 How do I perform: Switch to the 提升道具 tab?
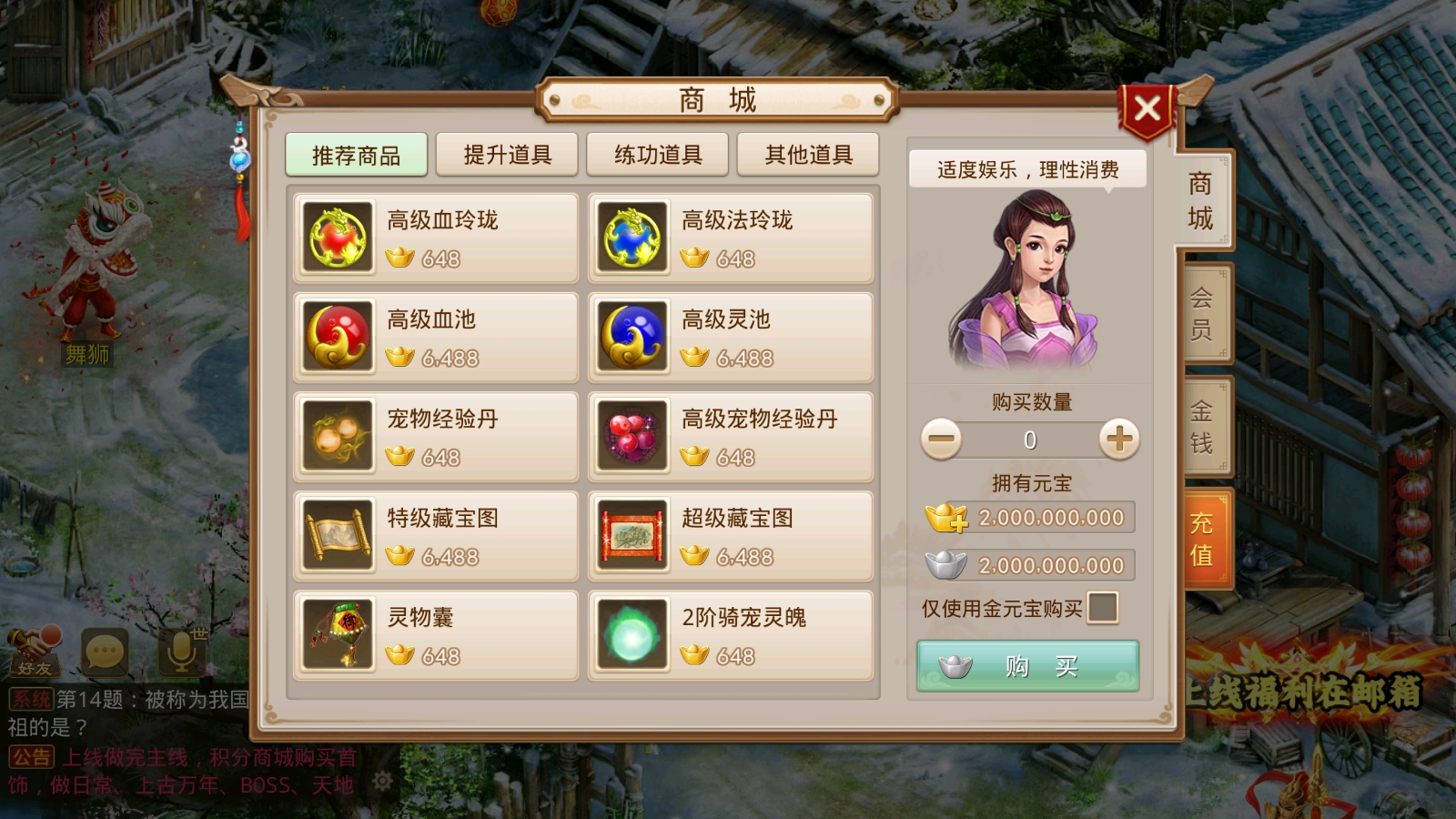(507, 154)
